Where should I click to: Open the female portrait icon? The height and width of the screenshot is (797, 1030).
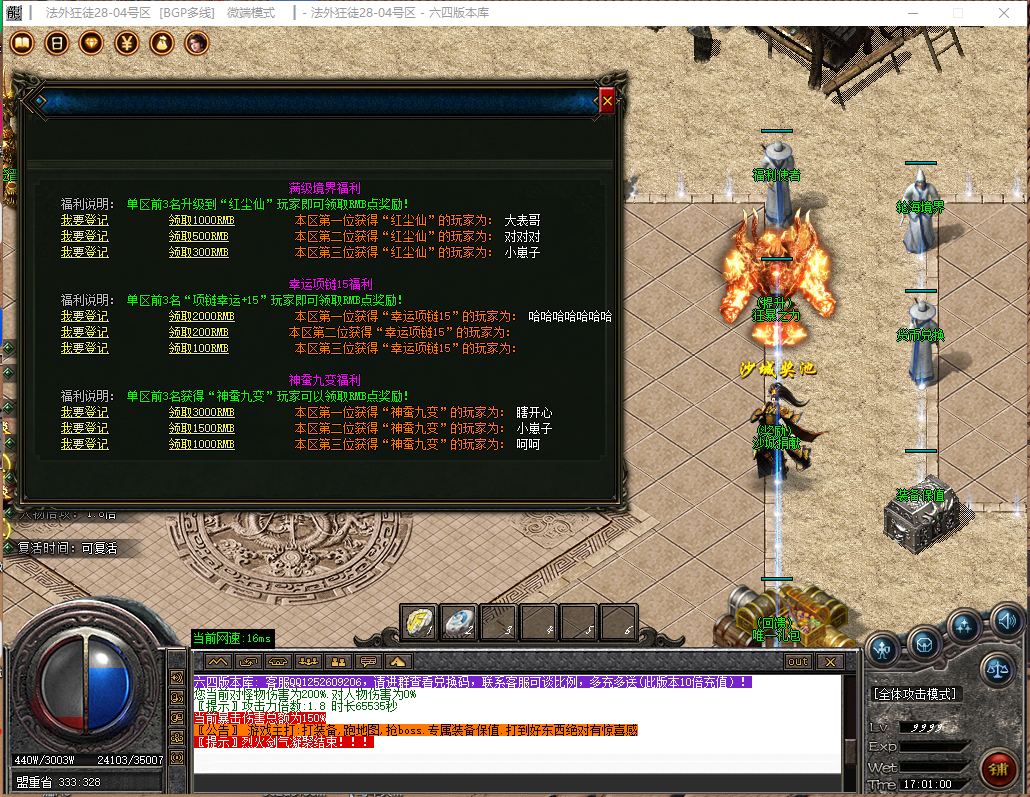tap(197, 43)
